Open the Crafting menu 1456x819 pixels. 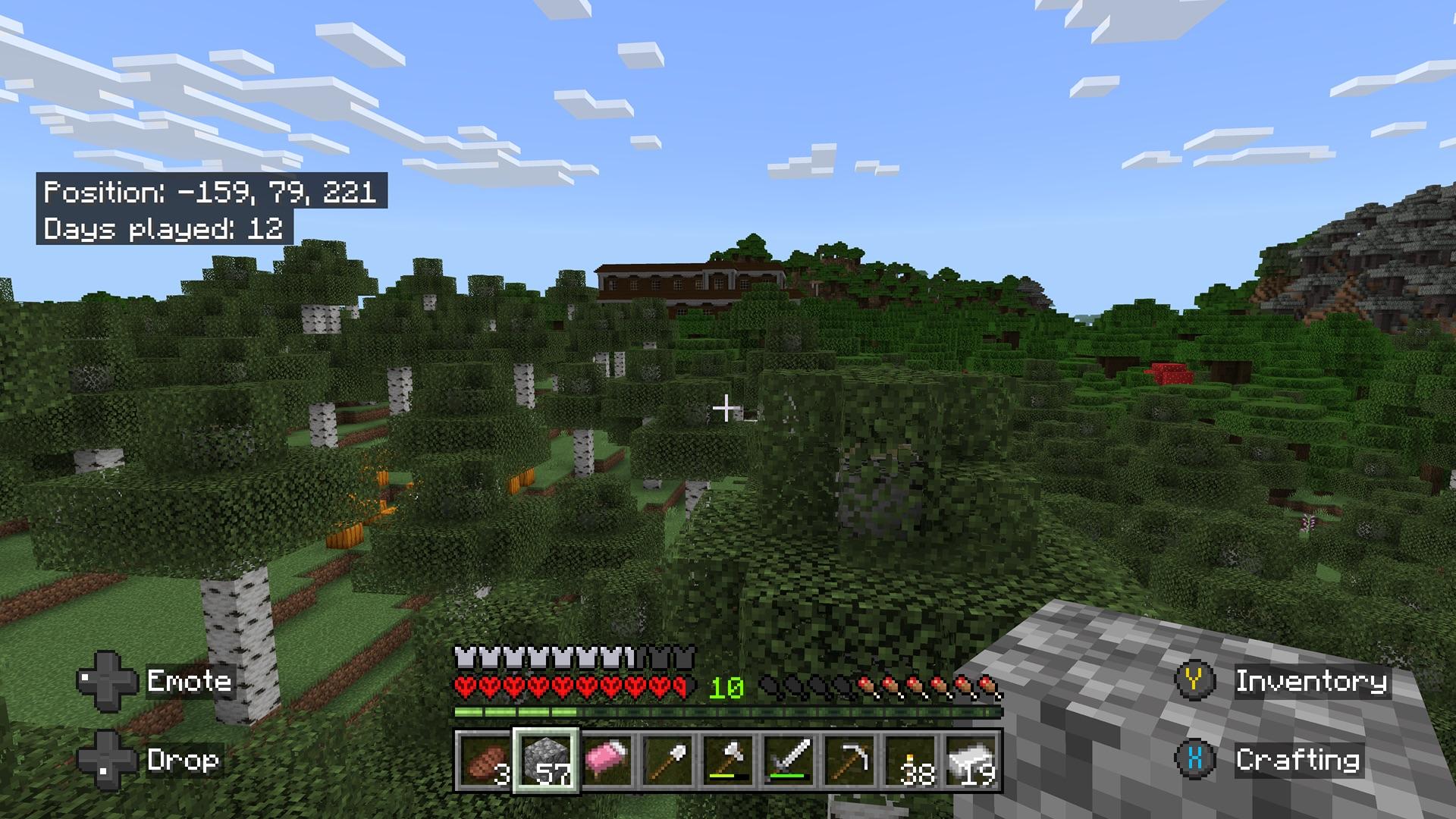tap(1301, 762)
